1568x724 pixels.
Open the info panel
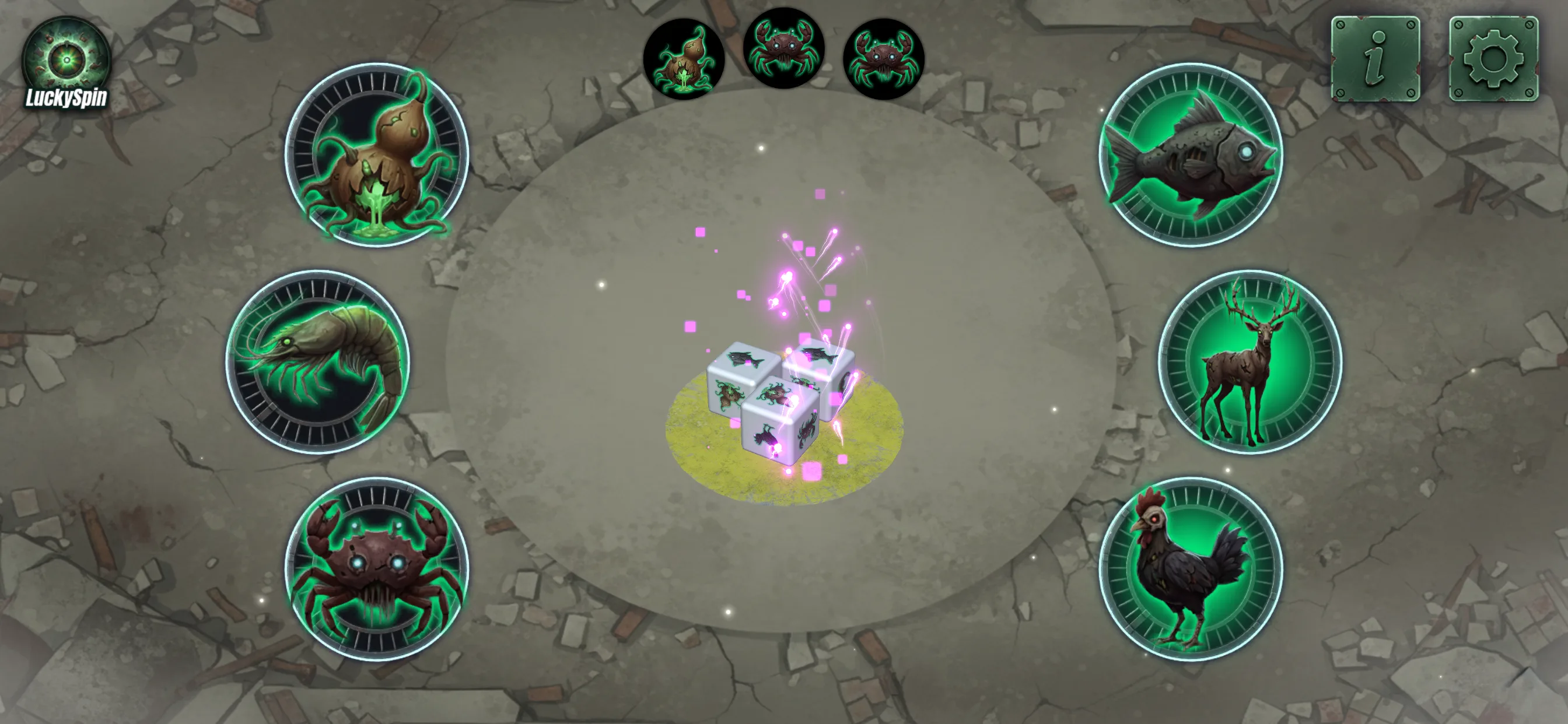1375,58
